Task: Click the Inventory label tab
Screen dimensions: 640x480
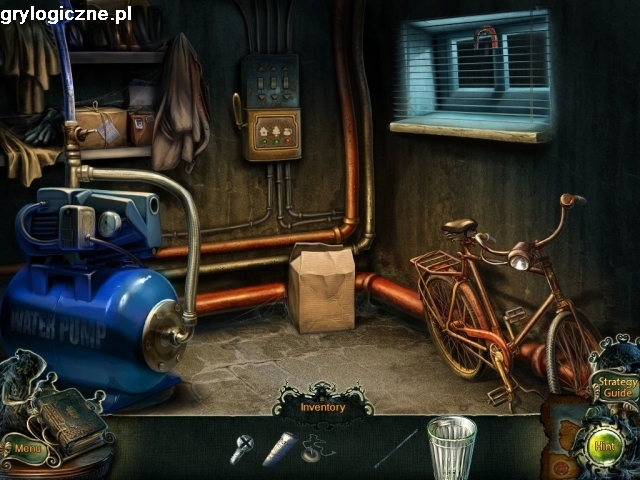Action: pyautogui.click(x=322, y=407)
